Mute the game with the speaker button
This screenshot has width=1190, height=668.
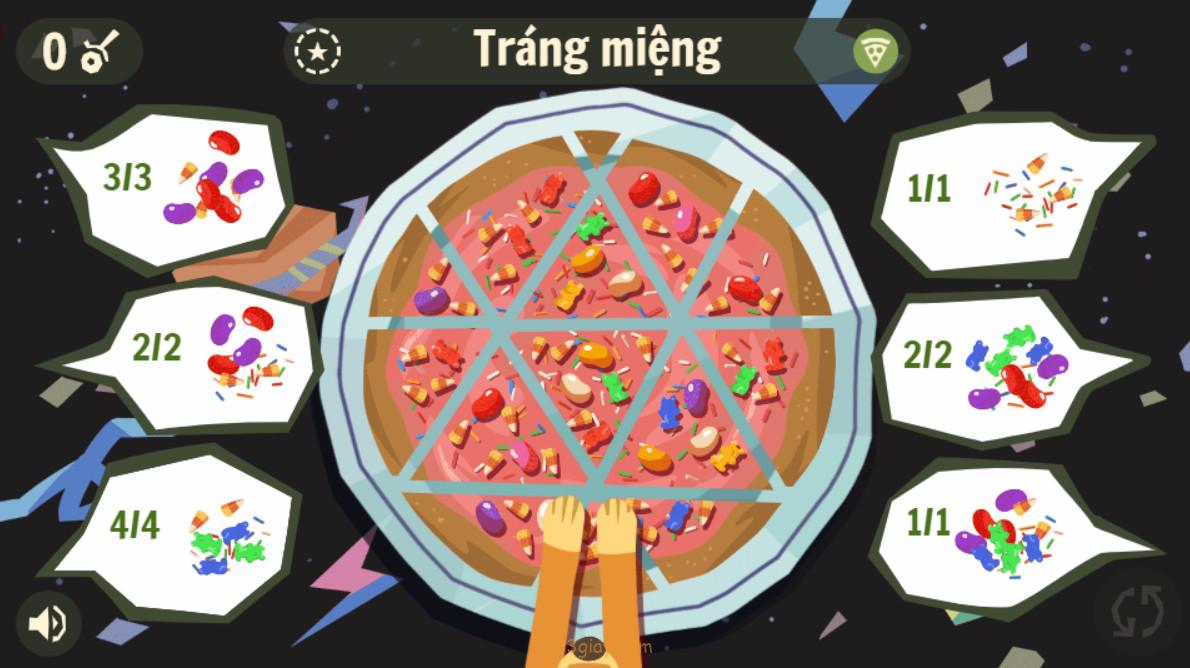click(x=47, y=624)
